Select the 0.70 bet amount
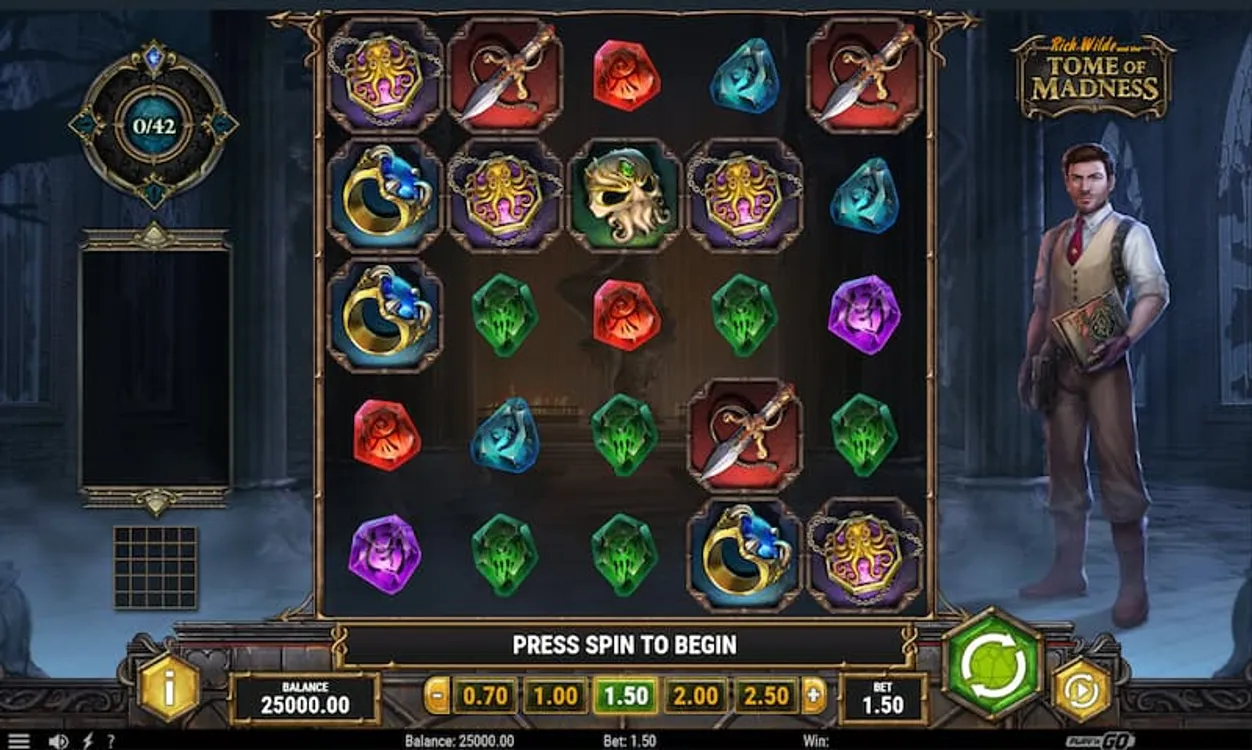The height and width of the screenshot is (750, 1252). pyautogui.click(x=485, y=696)
